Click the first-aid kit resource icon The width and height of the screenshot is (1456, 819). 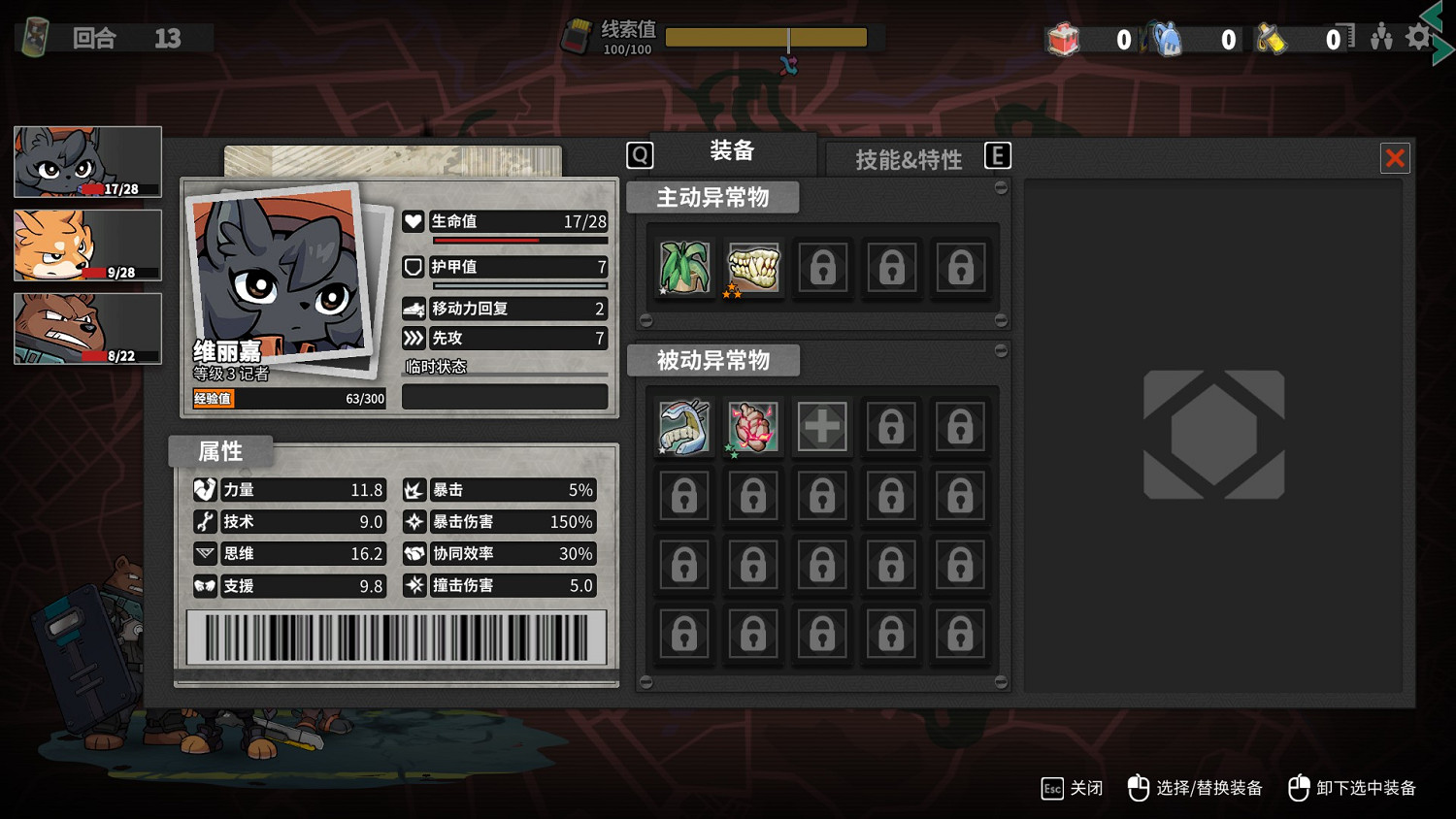click(x=1064, y=39)
